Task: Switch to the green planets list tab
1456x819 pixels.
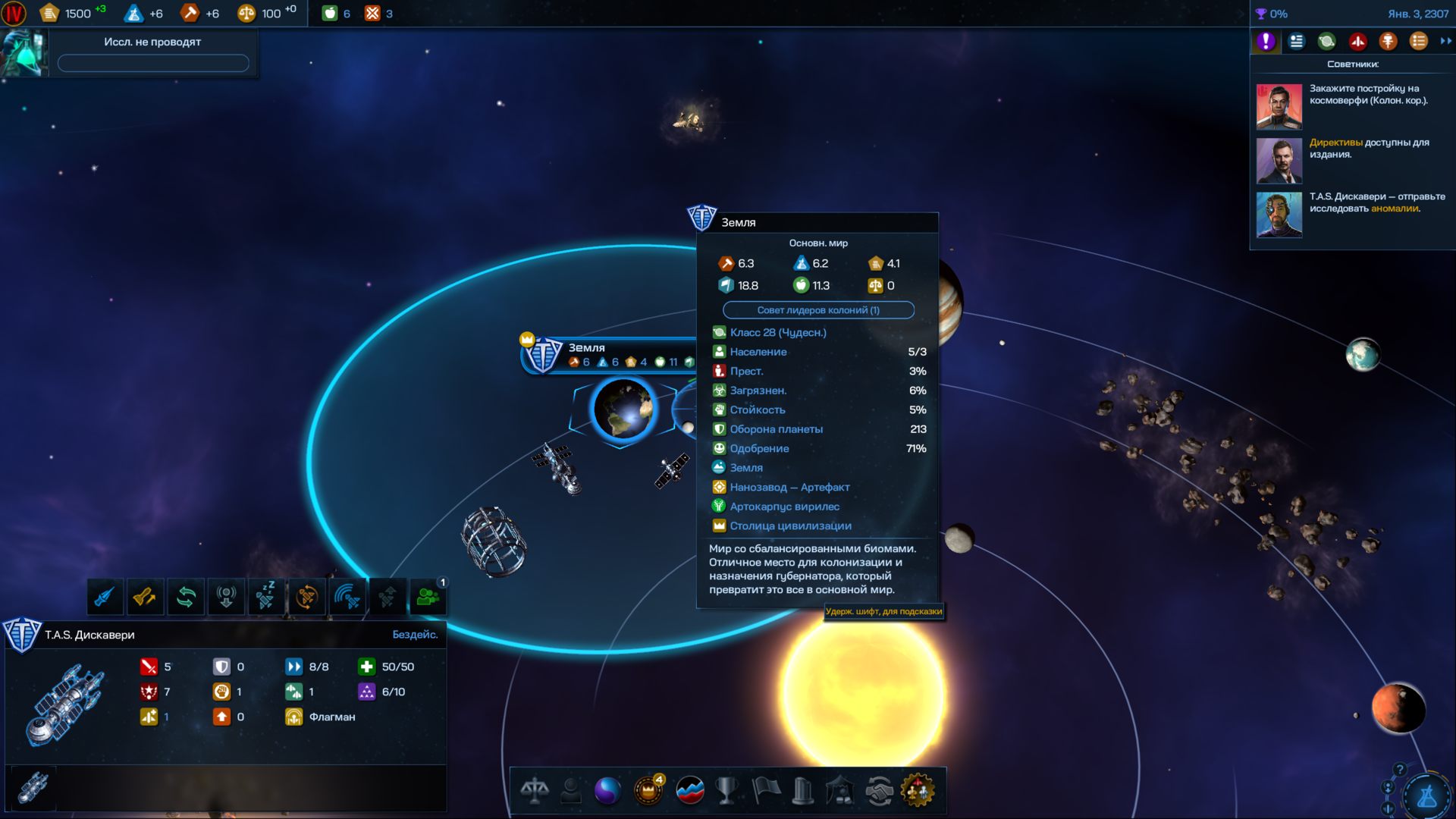Action: (x=1326, y=41)
